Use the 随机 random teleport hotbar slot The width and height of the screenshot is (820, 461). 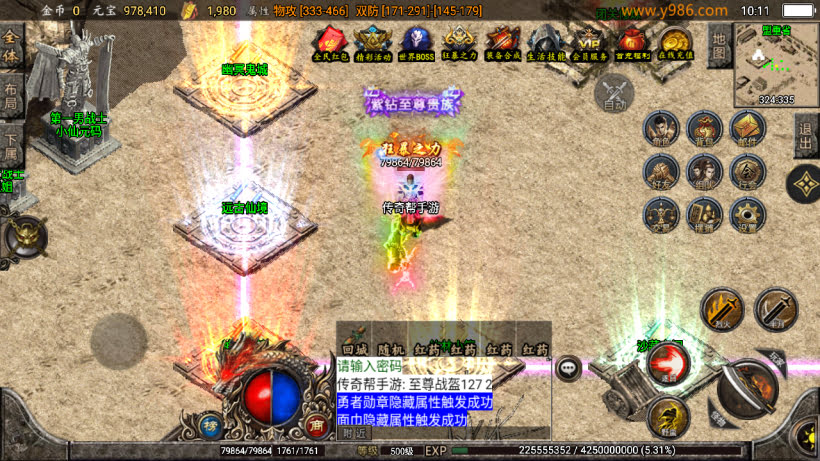tap(390, 349)
